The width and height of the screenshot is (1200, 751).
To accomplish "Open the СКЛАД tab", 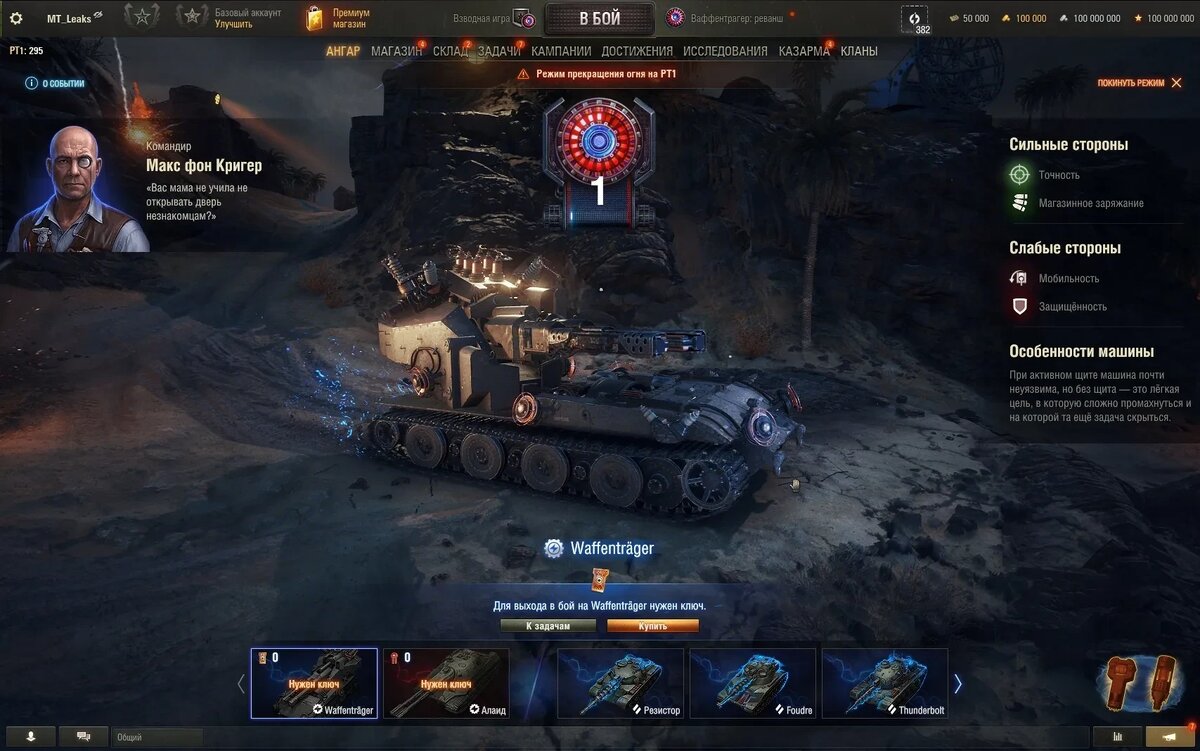I will (x=450, y=51).
